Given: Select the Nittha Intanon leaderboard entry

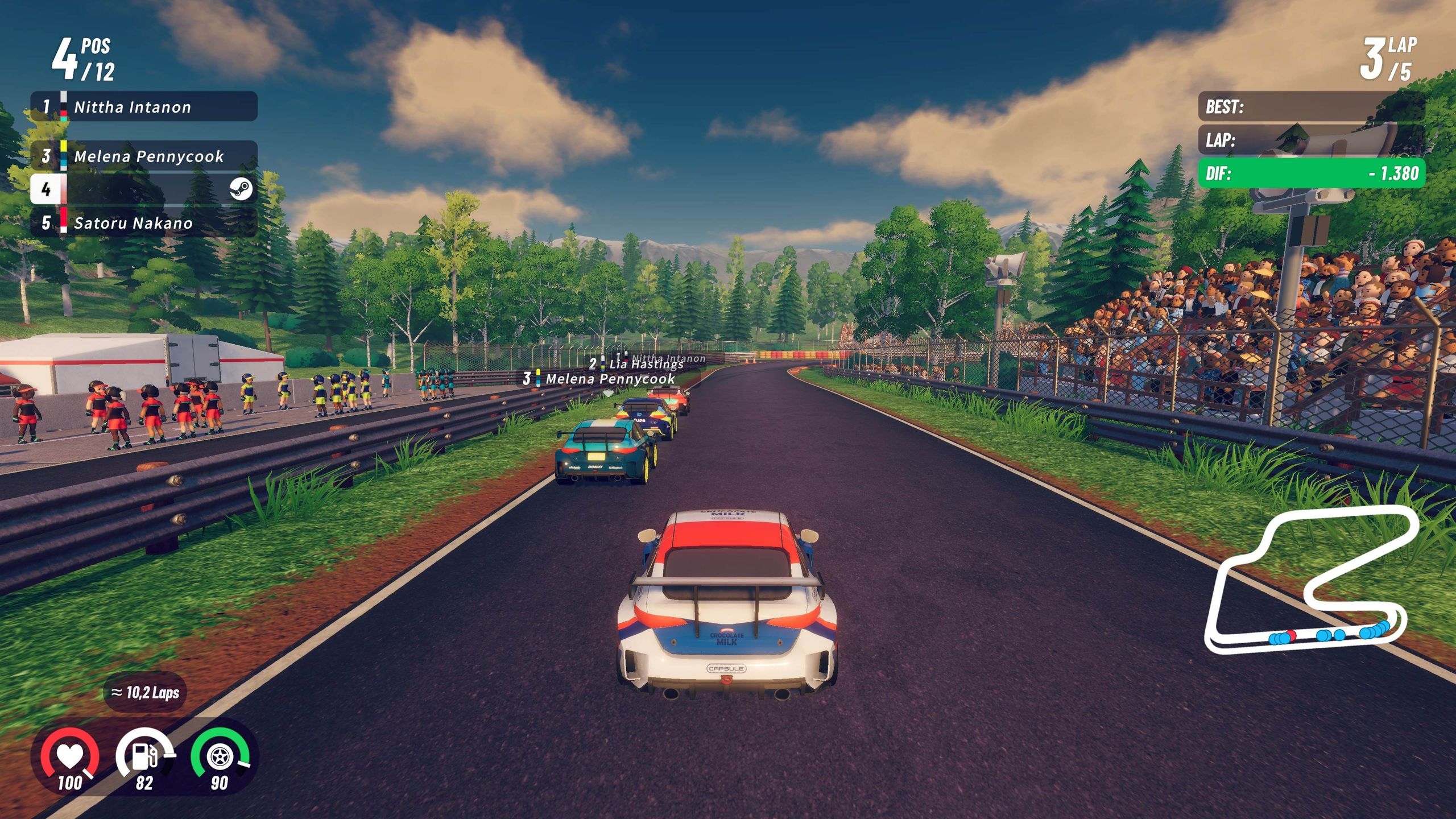Looking at the screenshot, I should pyautogui.click(x=131, y=106).
